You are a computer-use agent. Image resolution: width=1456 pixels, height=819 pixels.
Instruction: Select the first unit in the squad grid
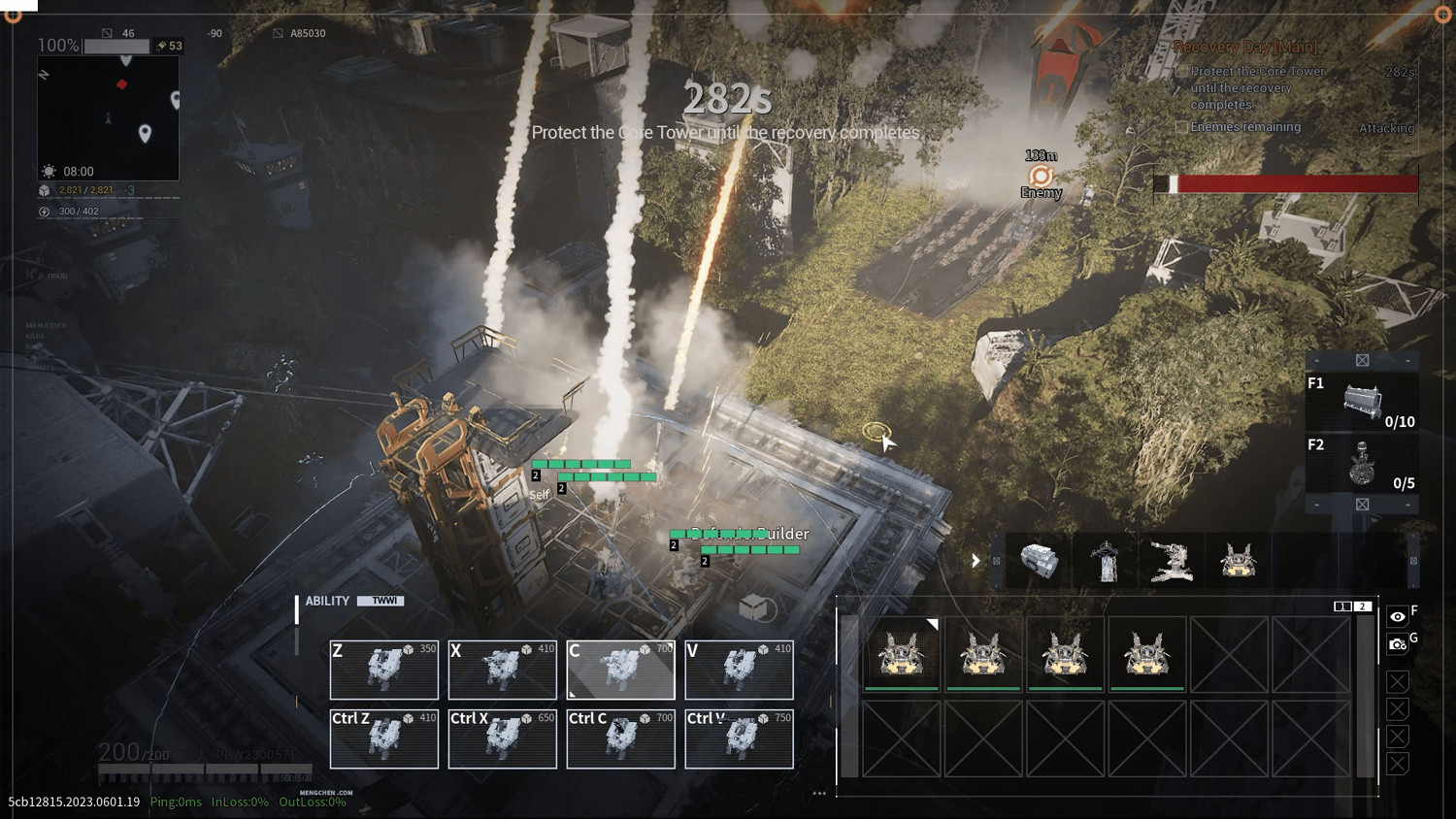(x=902, y=654)
